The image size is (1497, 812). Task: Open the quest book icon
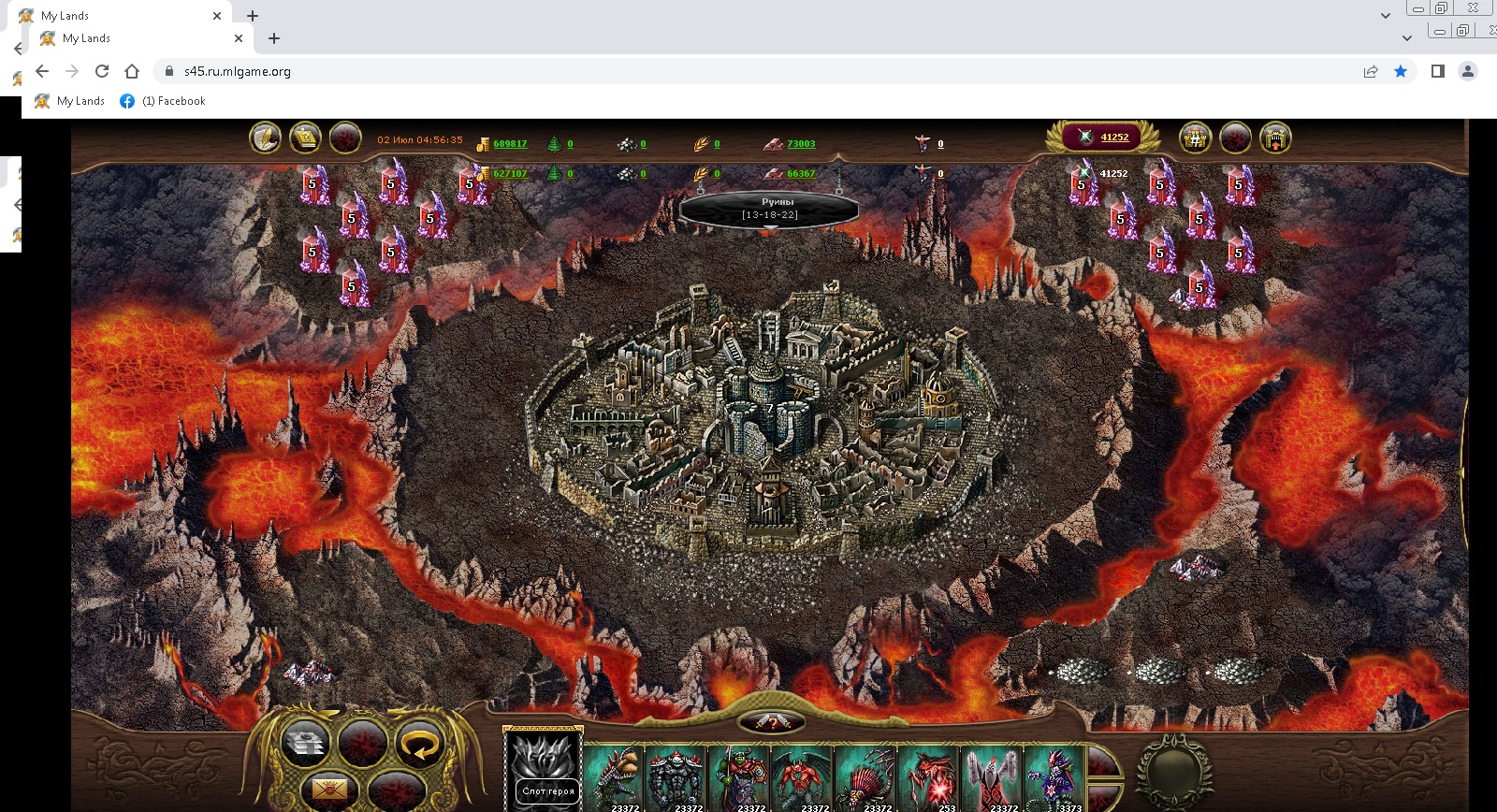coord(305,138)
